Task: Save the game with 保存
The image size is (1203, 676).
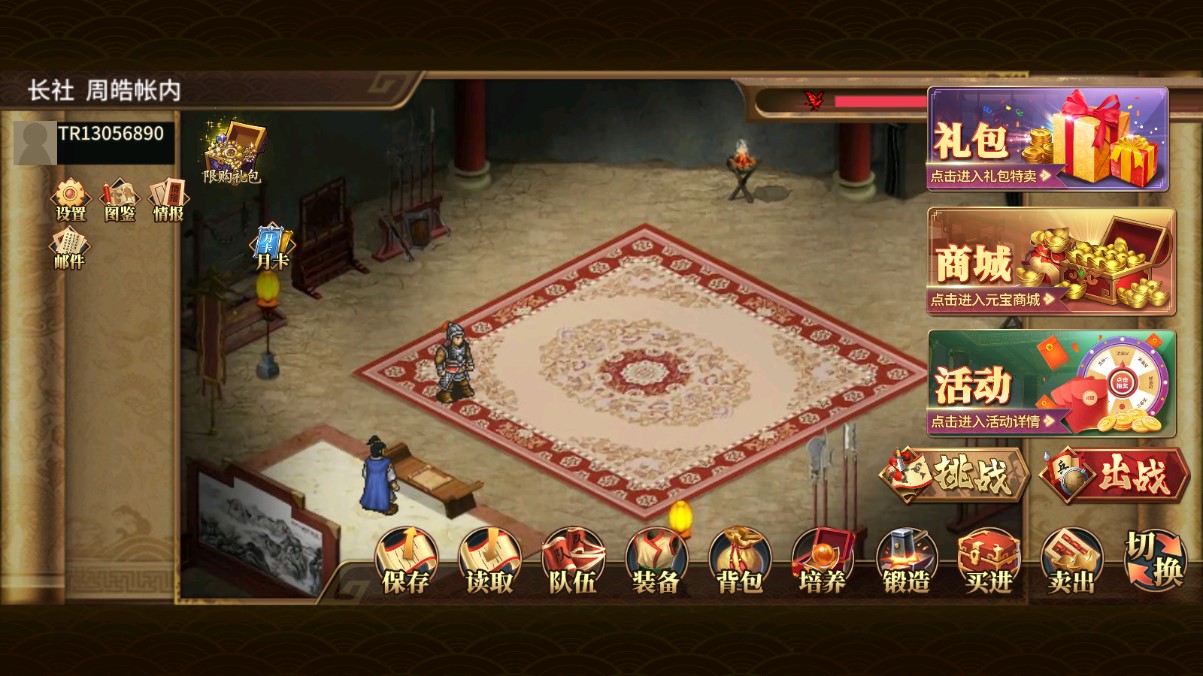Action: (406, 562)
